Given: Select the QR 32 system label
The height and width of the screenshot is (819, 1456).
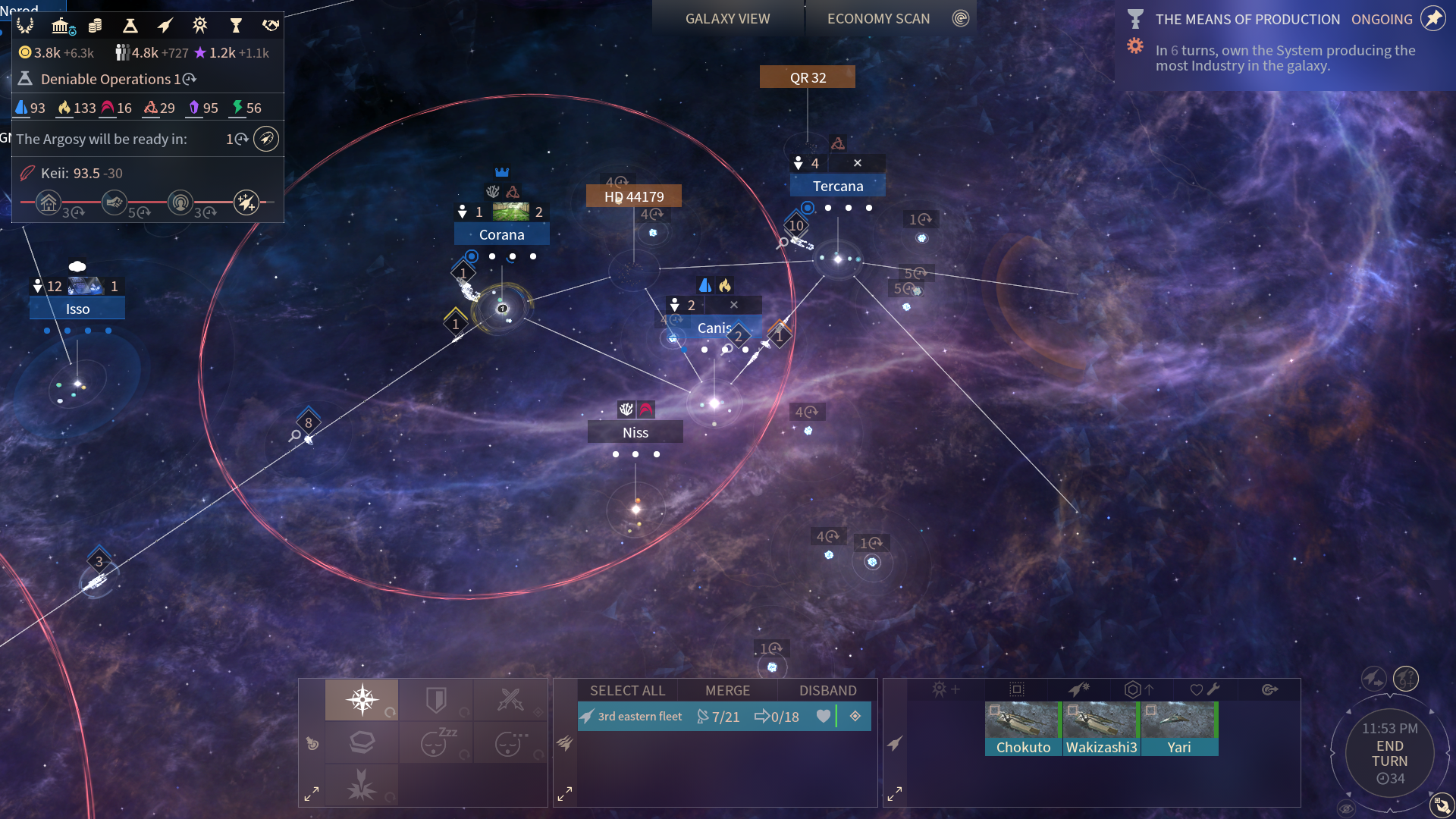Looking at the screenshot, I should pos(808,77).
